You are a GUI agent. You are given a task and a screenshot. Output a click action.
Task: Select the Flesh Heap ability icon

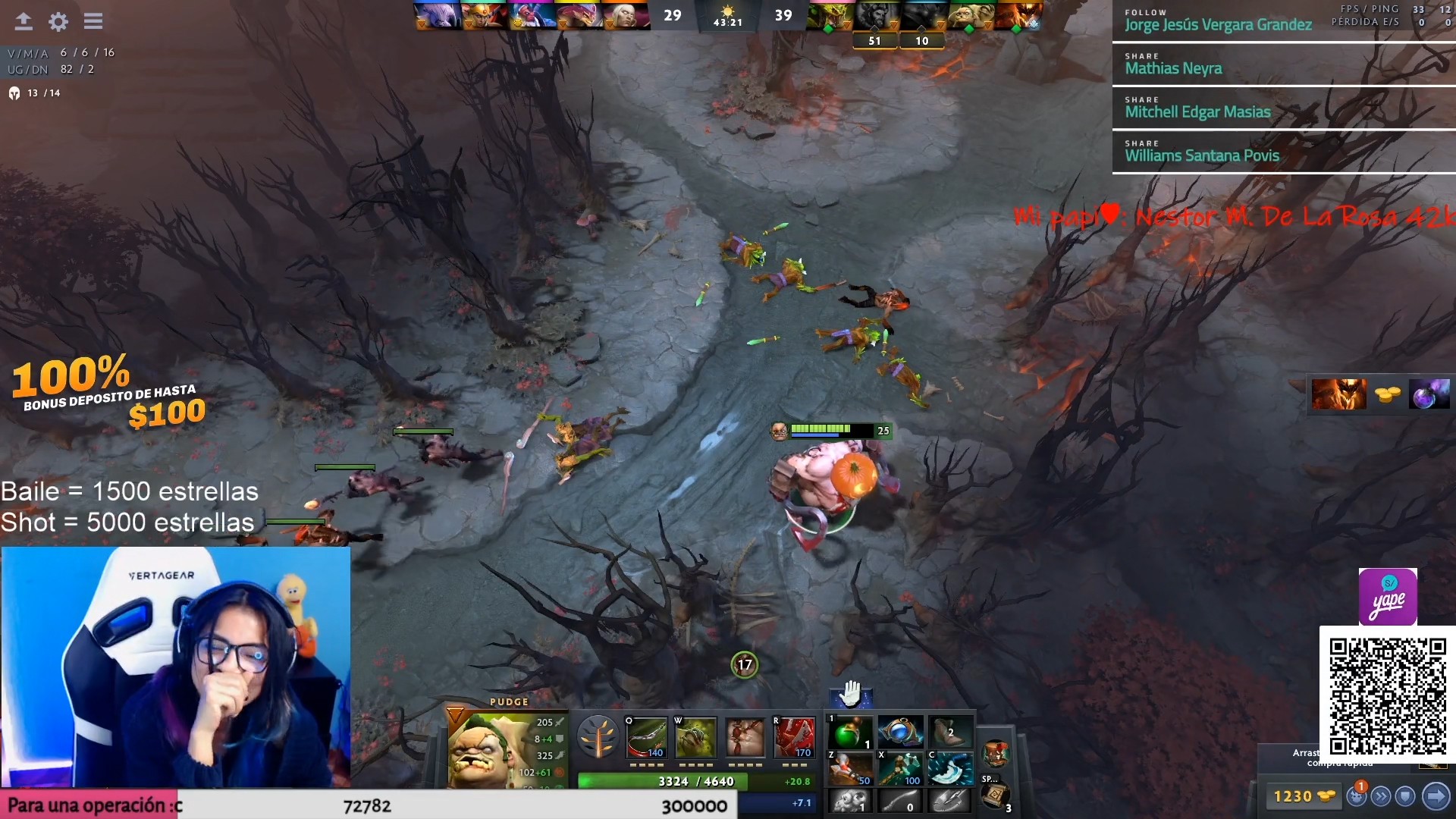tap(745, 737)
